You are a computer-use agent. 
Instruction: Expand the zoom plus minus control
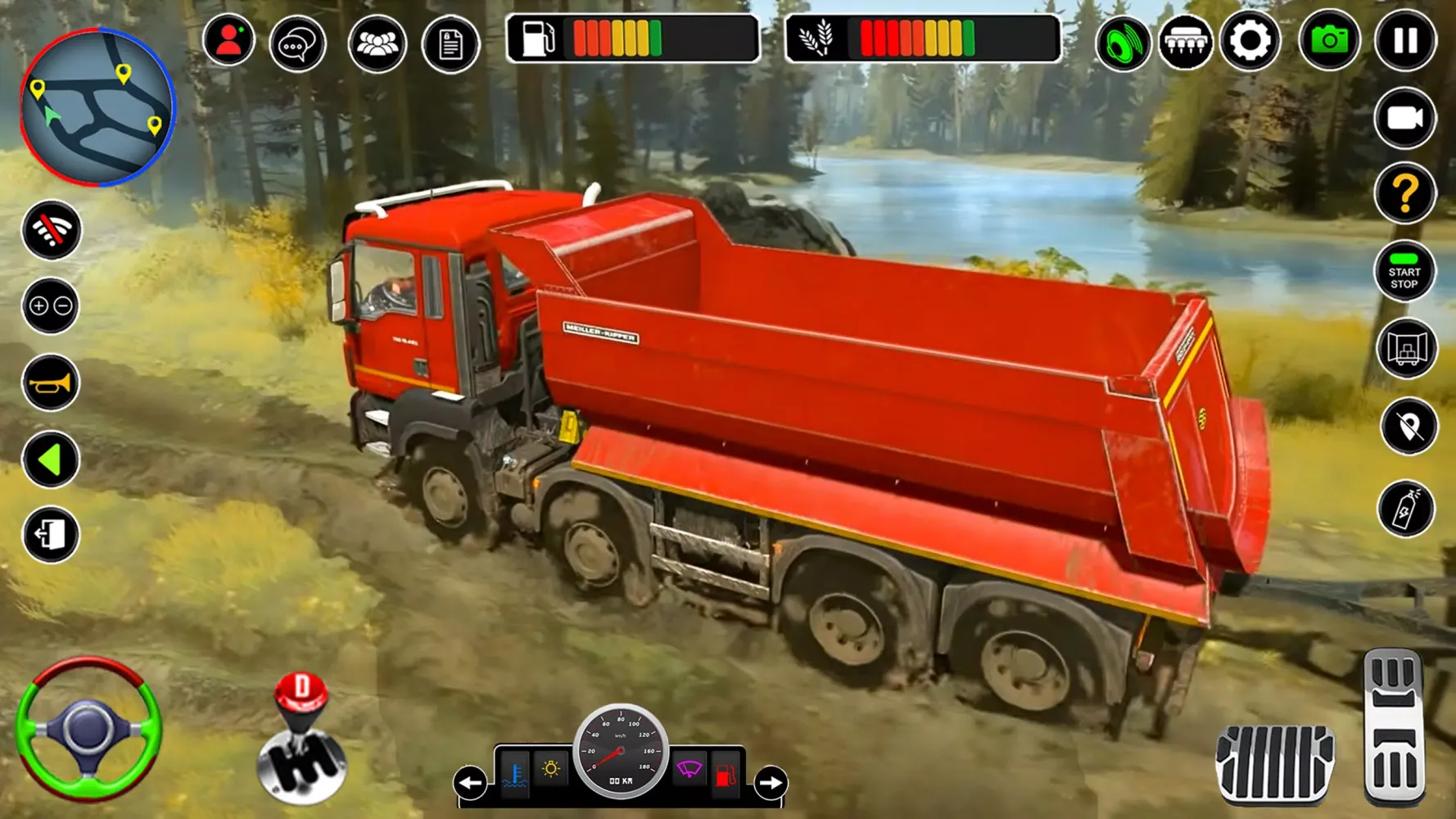(x=51, y=307)
